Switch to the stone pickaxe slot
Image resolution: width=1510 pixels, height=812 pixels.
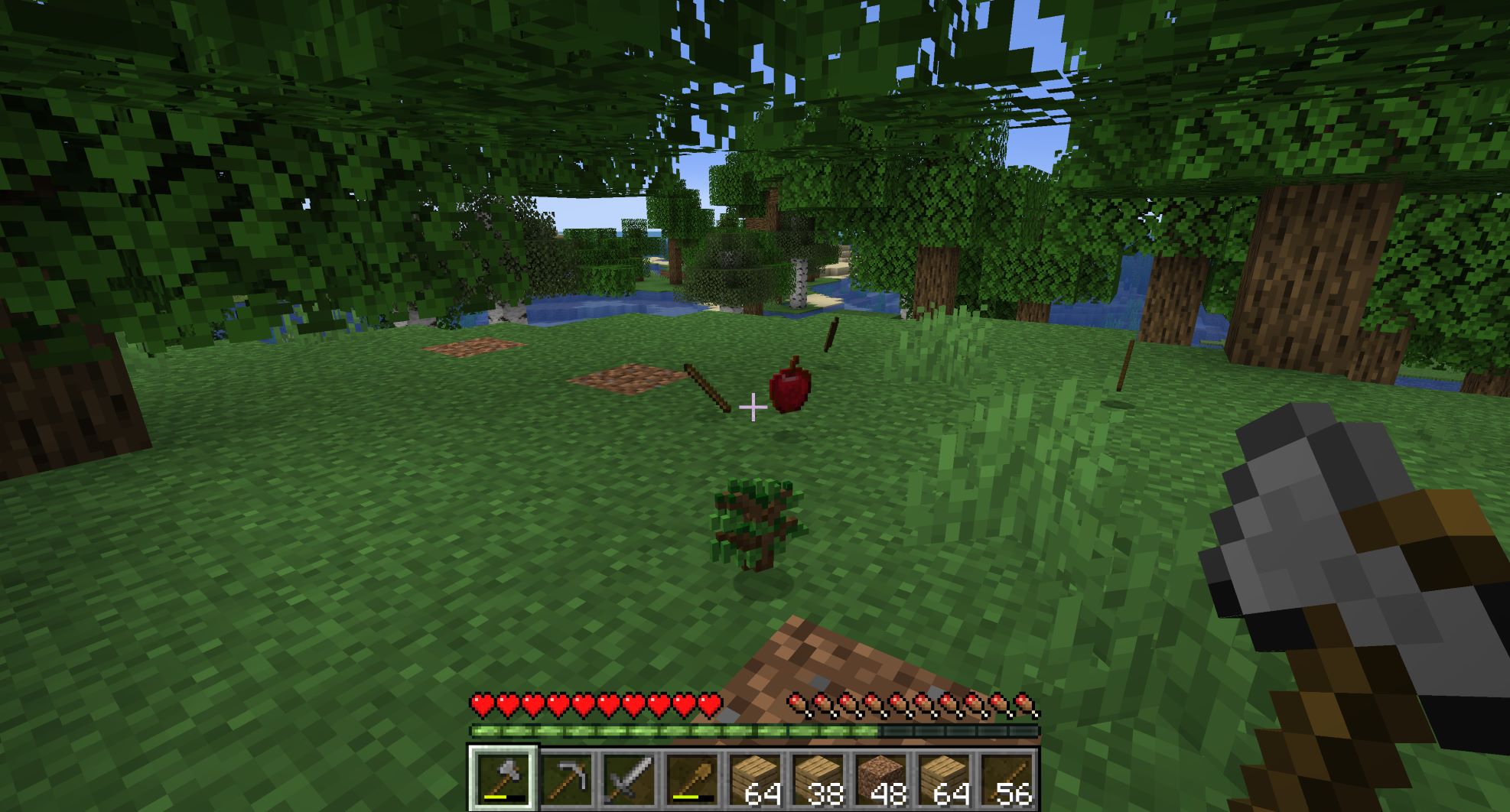566,779
